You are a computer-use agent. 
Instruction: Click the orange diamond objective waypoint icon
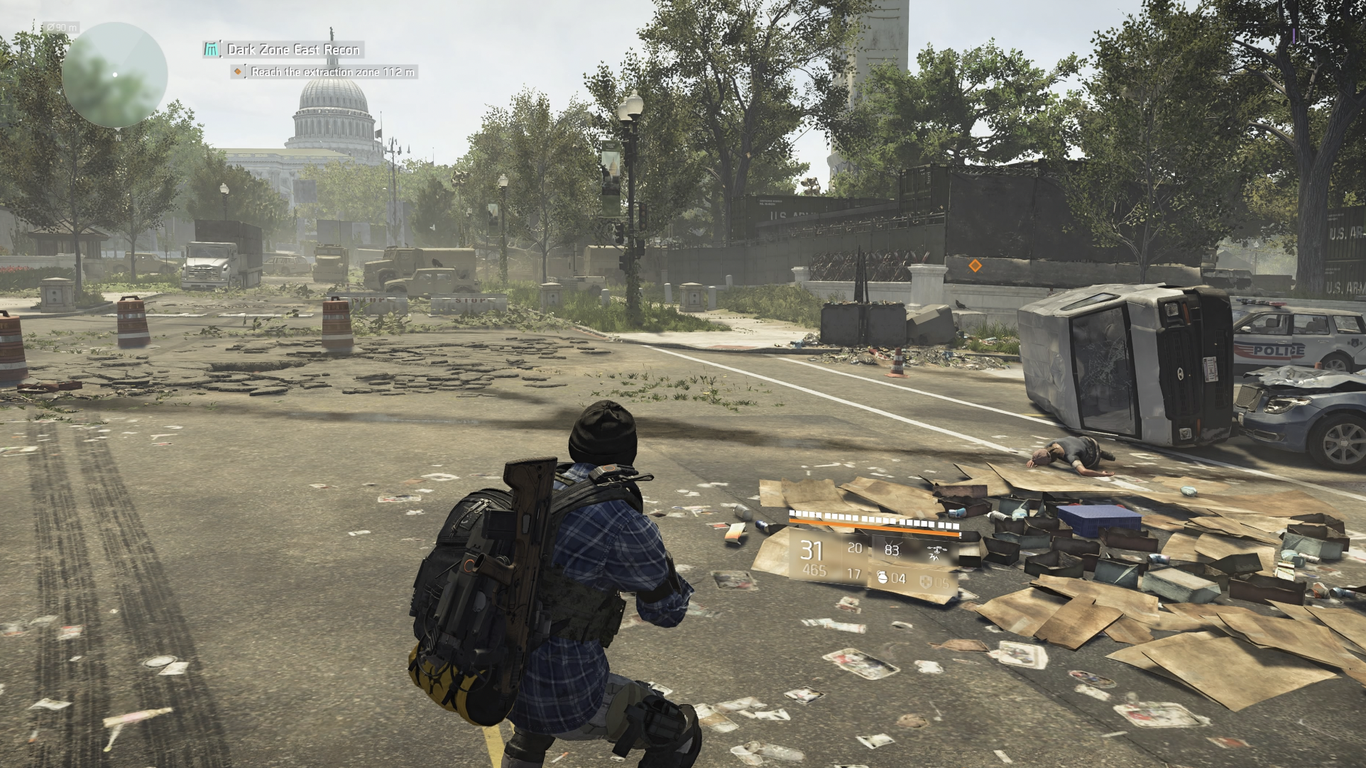pos(238,71)
